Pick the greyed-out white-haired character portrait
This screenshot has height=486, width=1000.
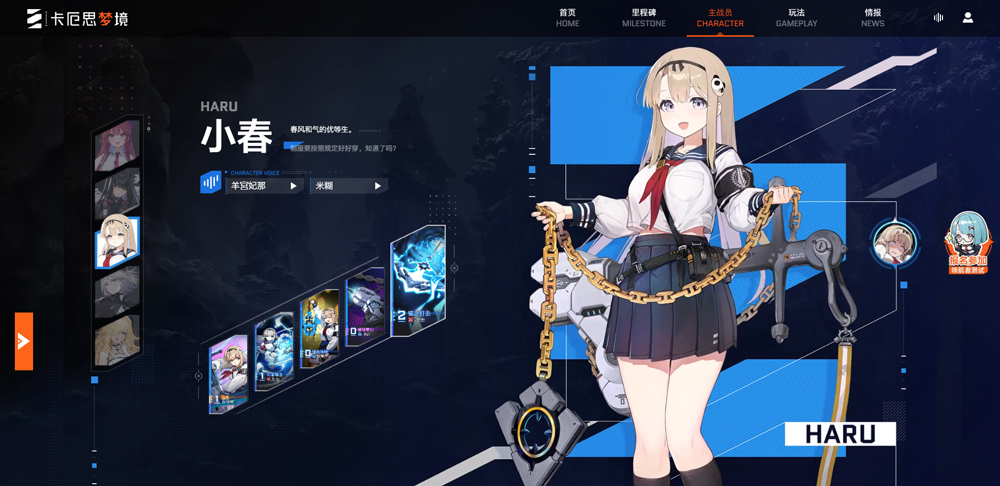click(116, 292)
